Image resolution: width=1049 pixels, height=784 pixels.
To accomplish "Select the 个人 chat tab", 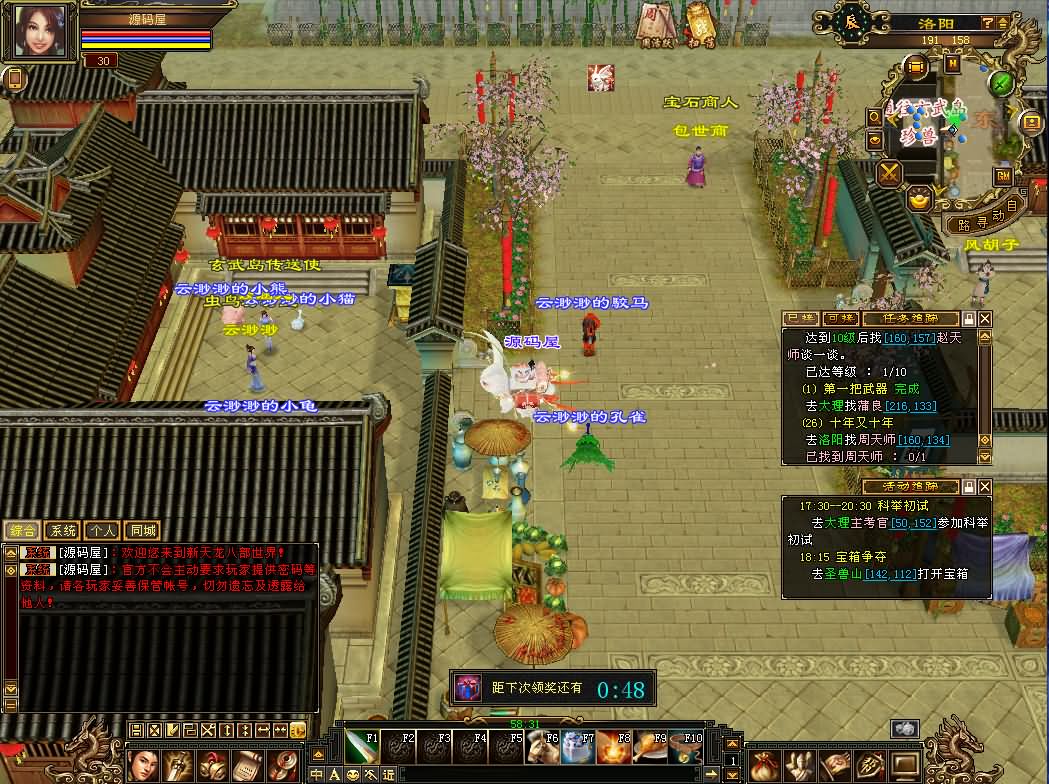I will tap(102, 531).
